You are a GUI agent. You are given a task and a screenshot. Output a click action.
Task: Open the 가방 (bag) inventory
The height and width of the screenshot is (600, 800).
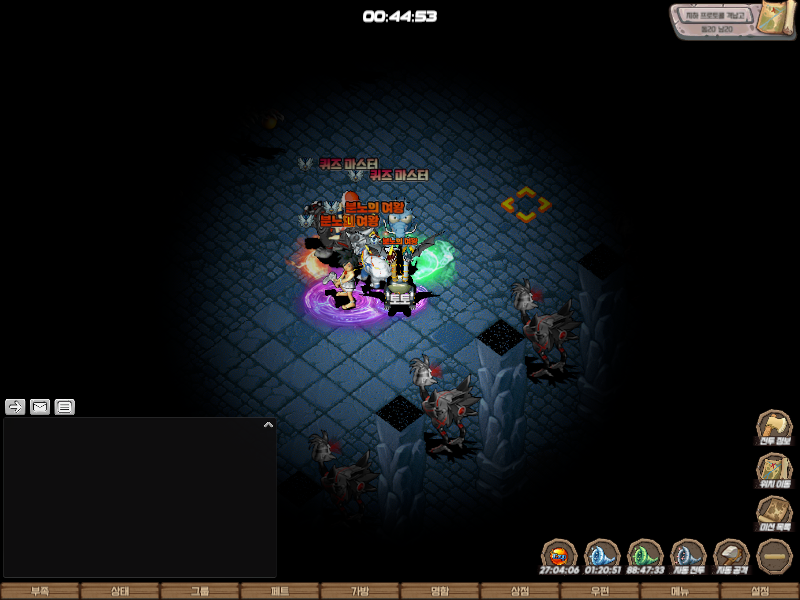point(360,591)
